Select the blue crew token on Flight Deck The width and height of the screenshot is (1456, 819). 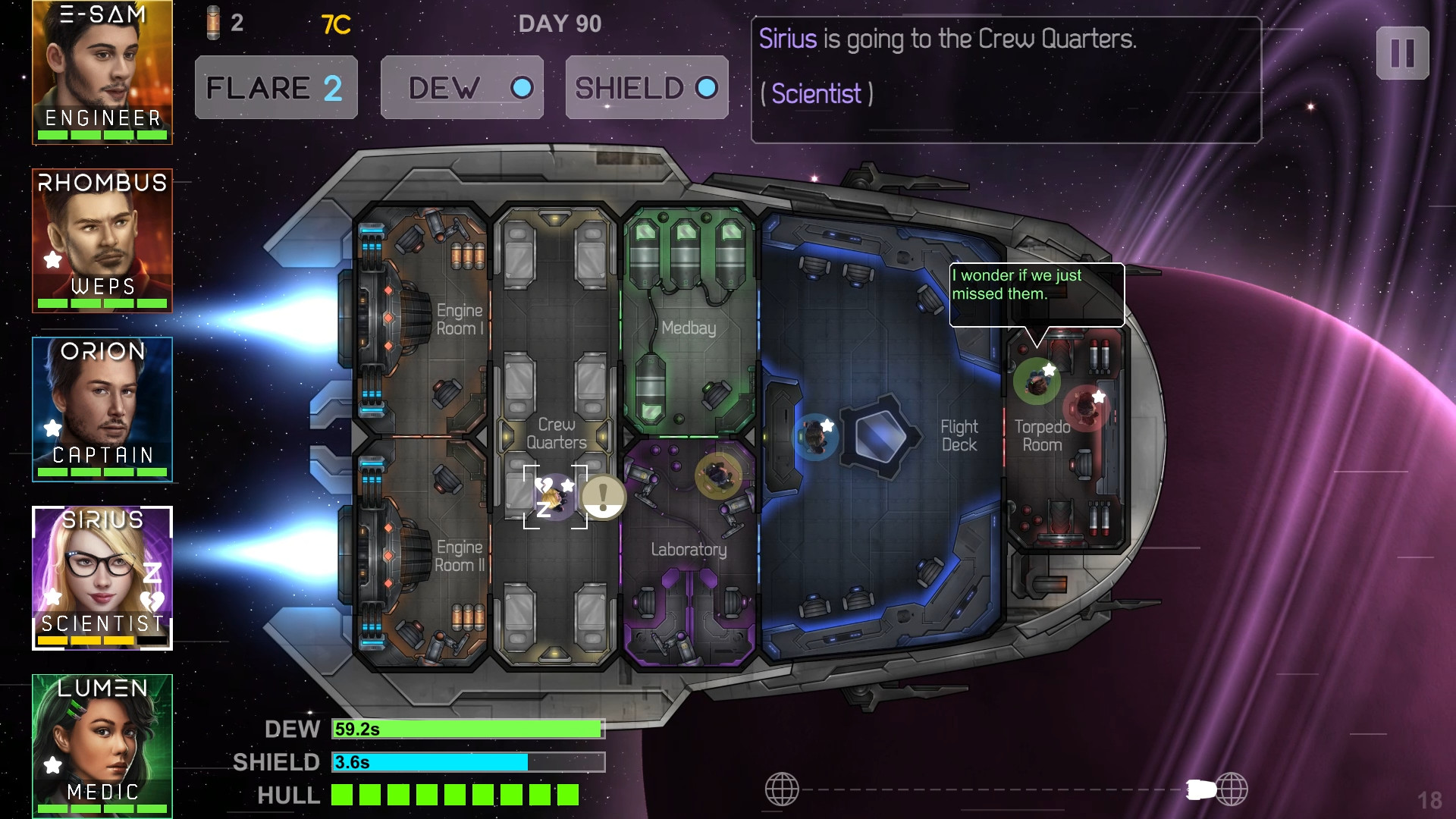click(x=815, y=436)
